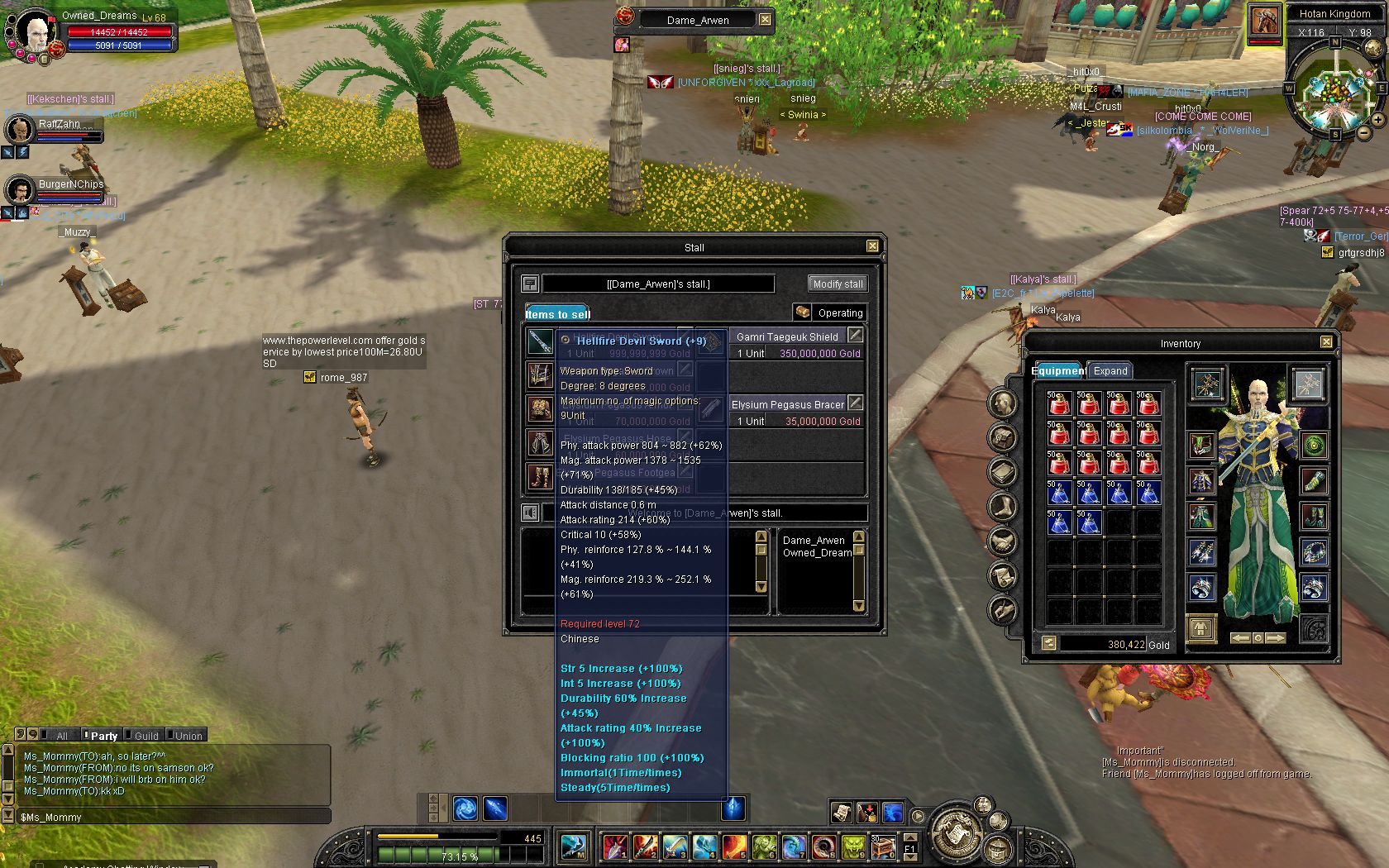This screenshot has width=1389, height=868.
Task: Select the Party chat tab
Action: (103, 736)
